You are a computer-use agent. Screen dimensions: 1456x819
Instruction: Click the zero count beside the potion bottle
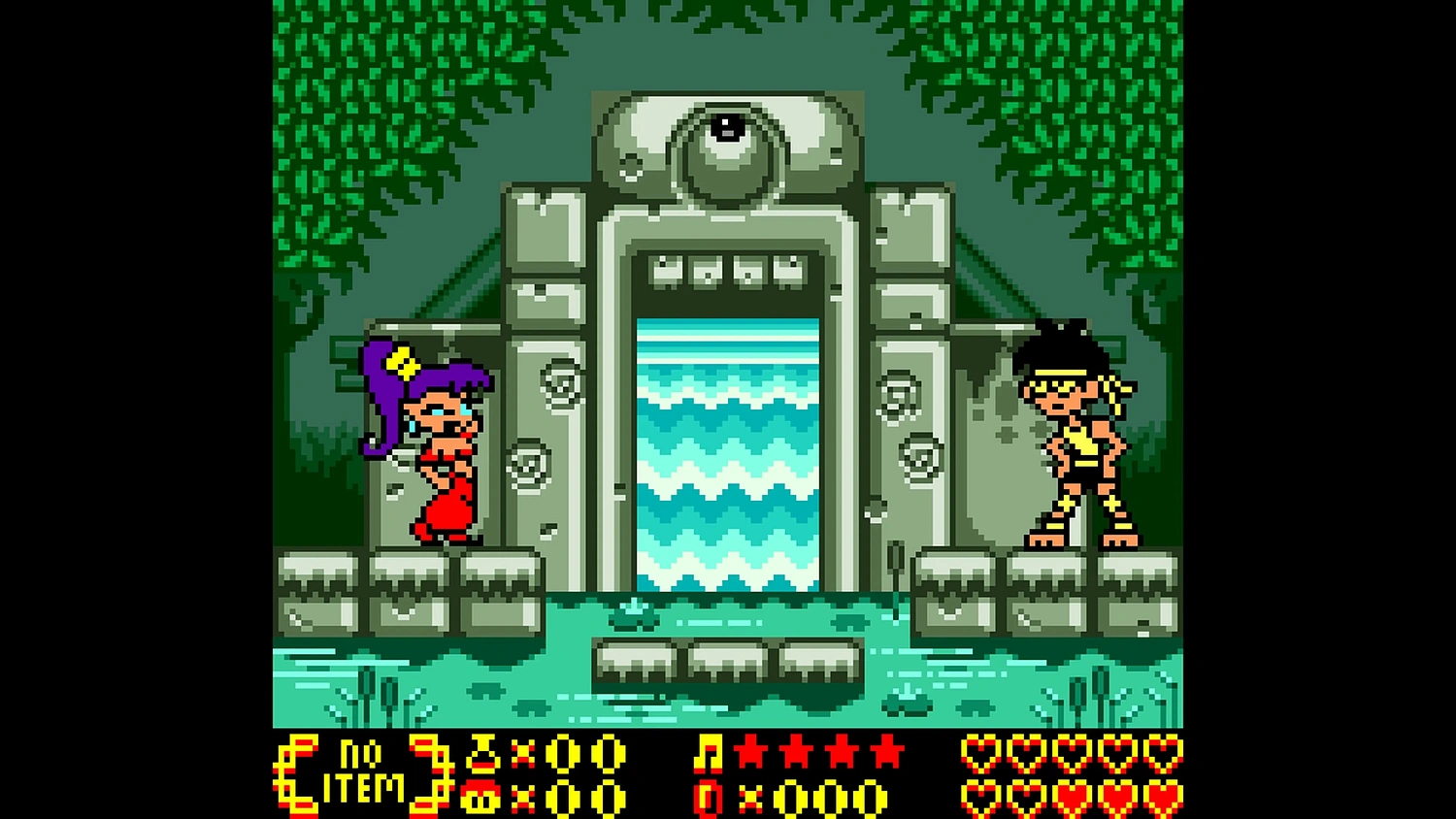563,754
